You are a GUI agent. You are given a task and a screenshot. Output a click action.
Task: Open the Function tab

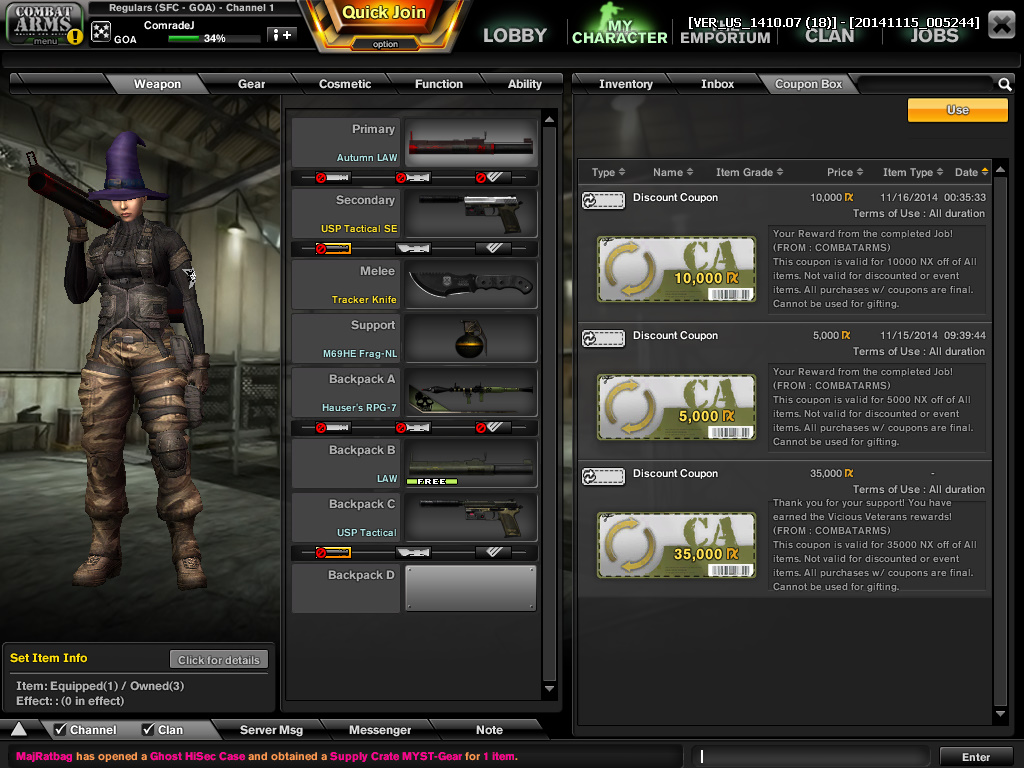[x=439, y=84]
